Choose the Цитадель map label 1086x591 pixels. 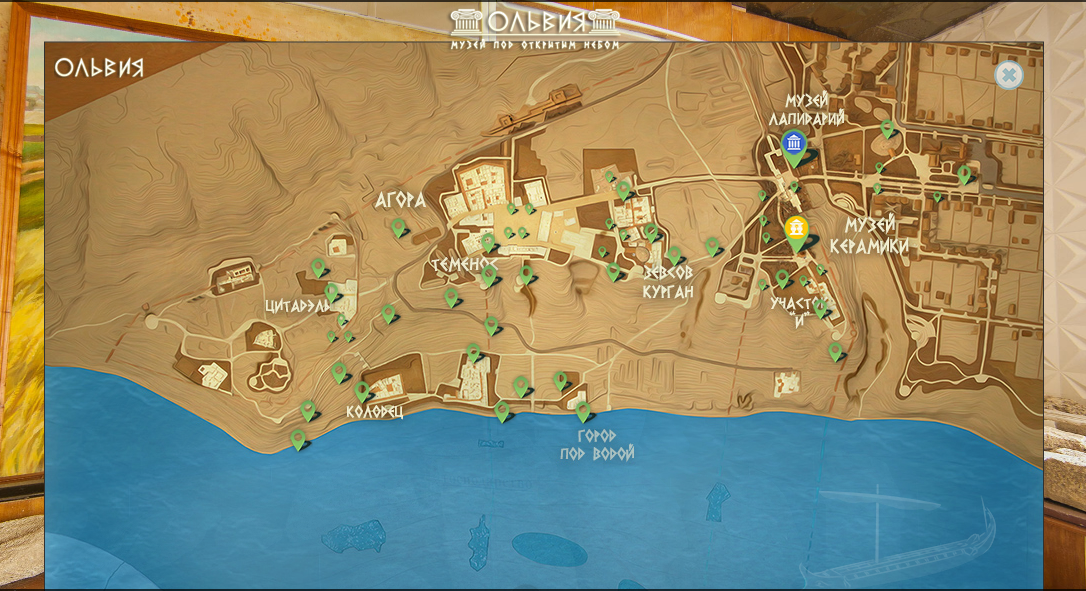point(296,306)
